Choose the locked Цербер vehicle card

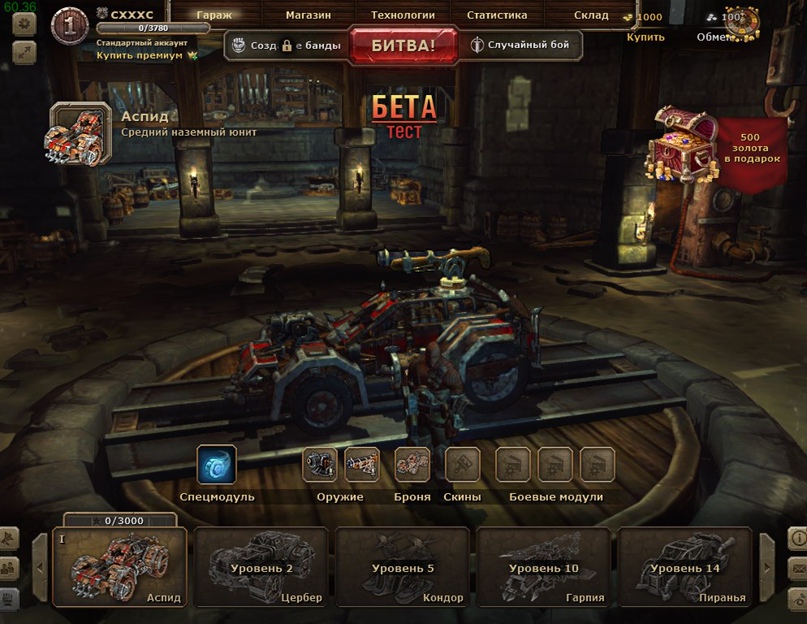click(x=262, y=568)
